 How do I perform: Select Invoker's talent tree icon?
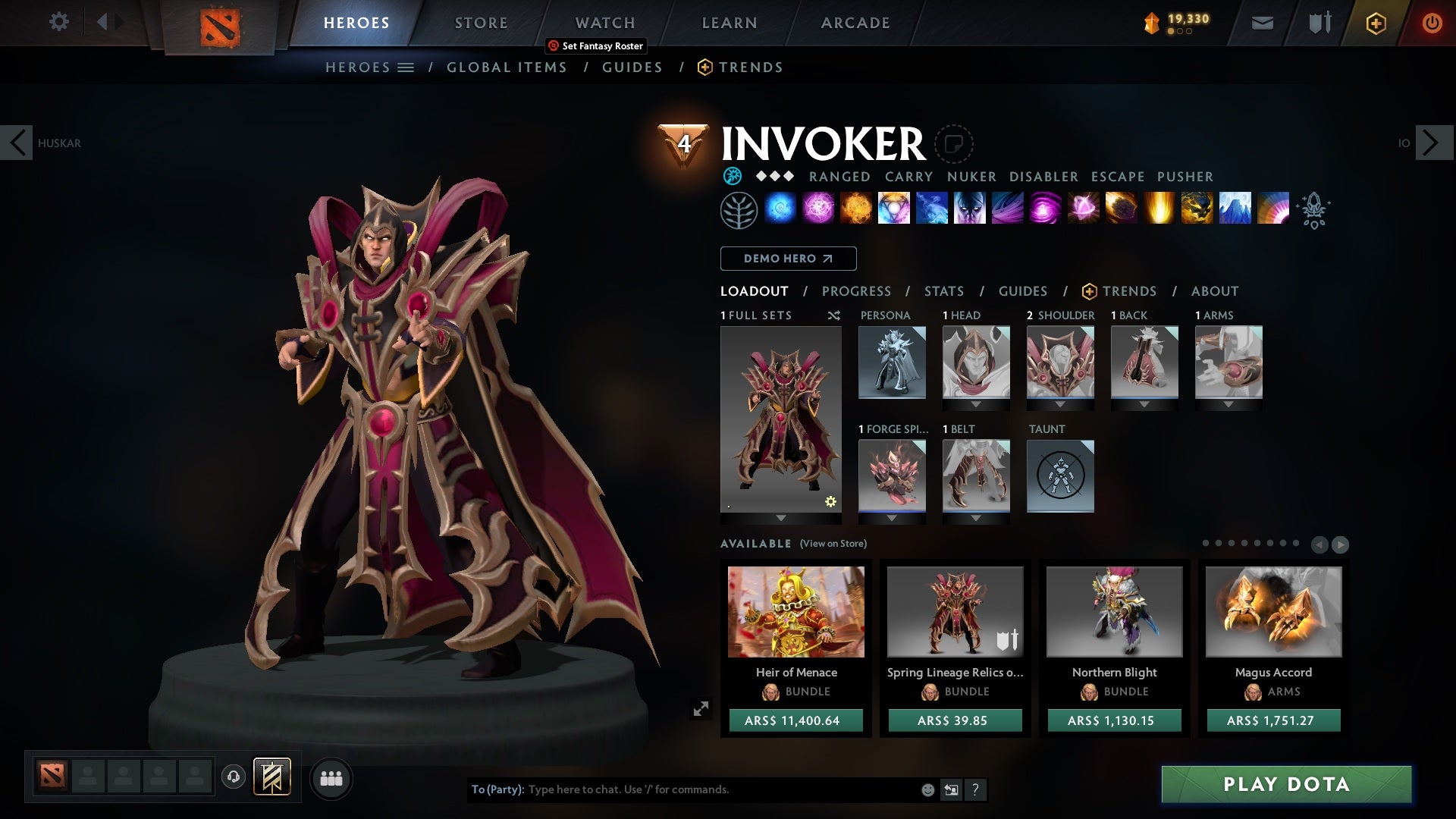tap(739, 210)
